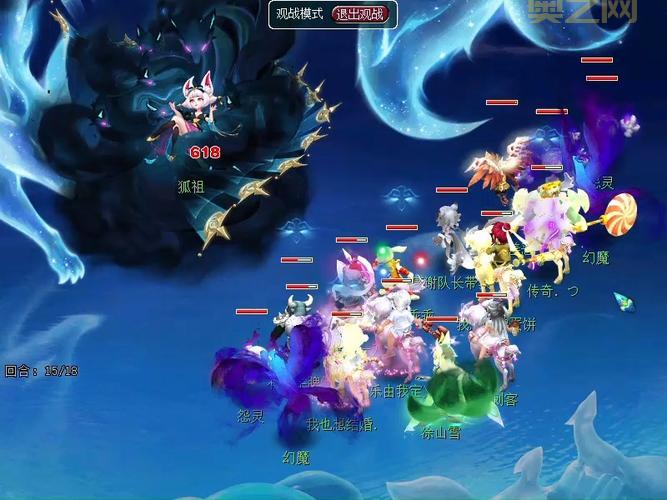Image resolution: width=667 pixels, height=500 pixels.
Task: Click the 退出观战 exit spectating button
Action: [360, 14]
